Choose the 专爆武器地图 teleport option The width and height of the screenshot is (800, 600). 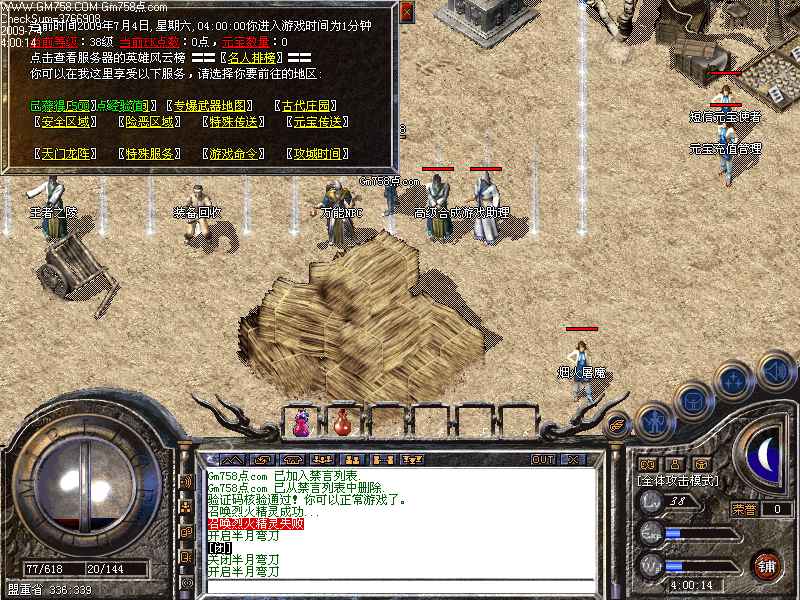210,105
